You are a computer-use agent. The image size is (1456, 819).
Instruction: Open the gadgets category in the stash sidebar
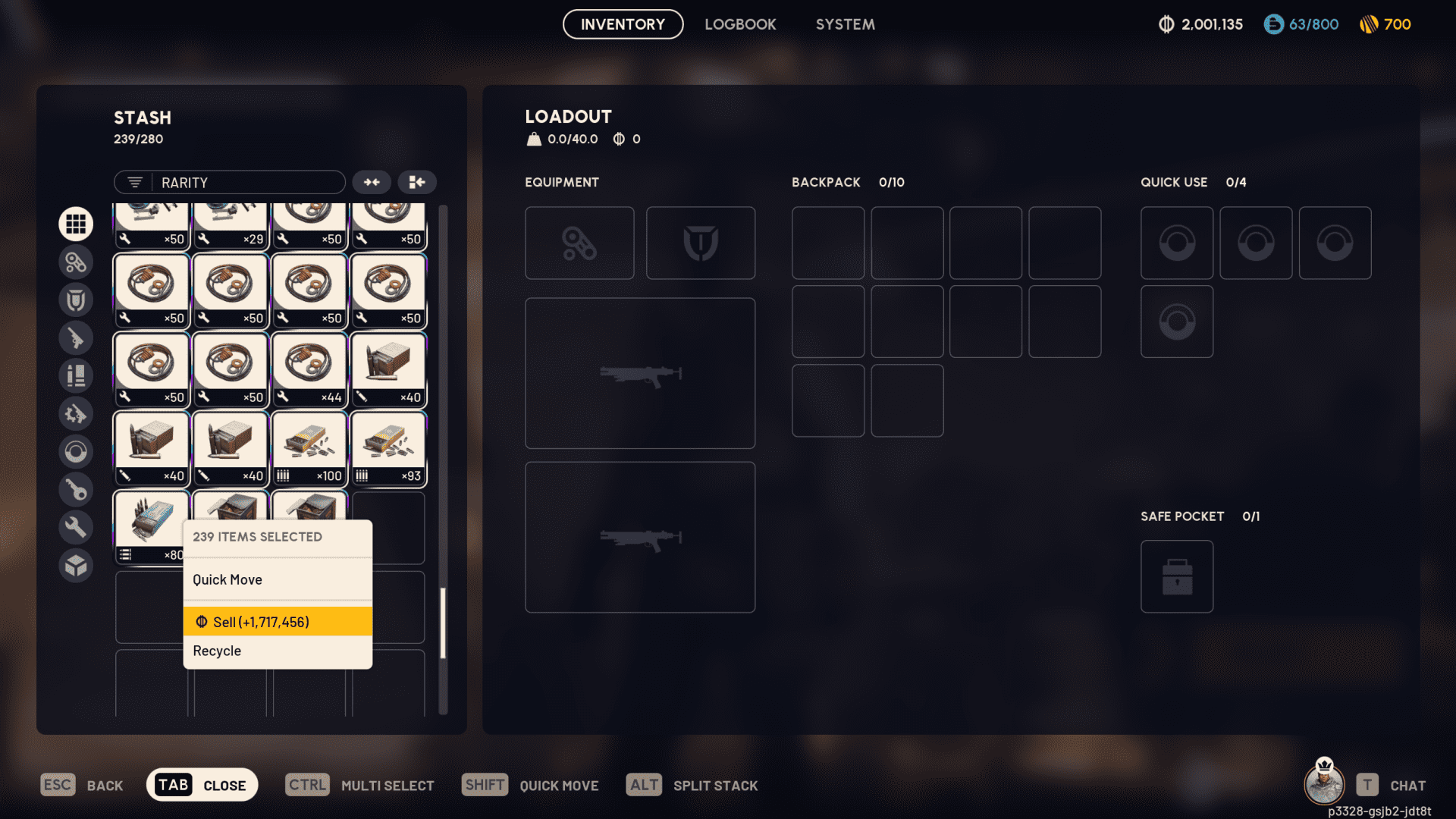pyautogui.click(x=76, y=262)
